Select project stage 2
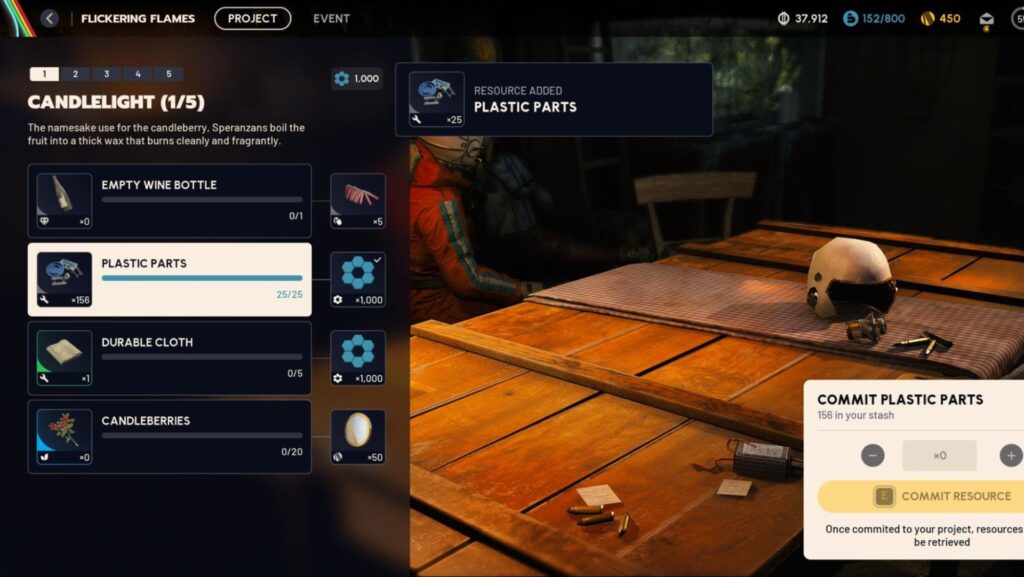Image resolution: width=1024 pixels, height=577 pixels. (x=75, y=74)
